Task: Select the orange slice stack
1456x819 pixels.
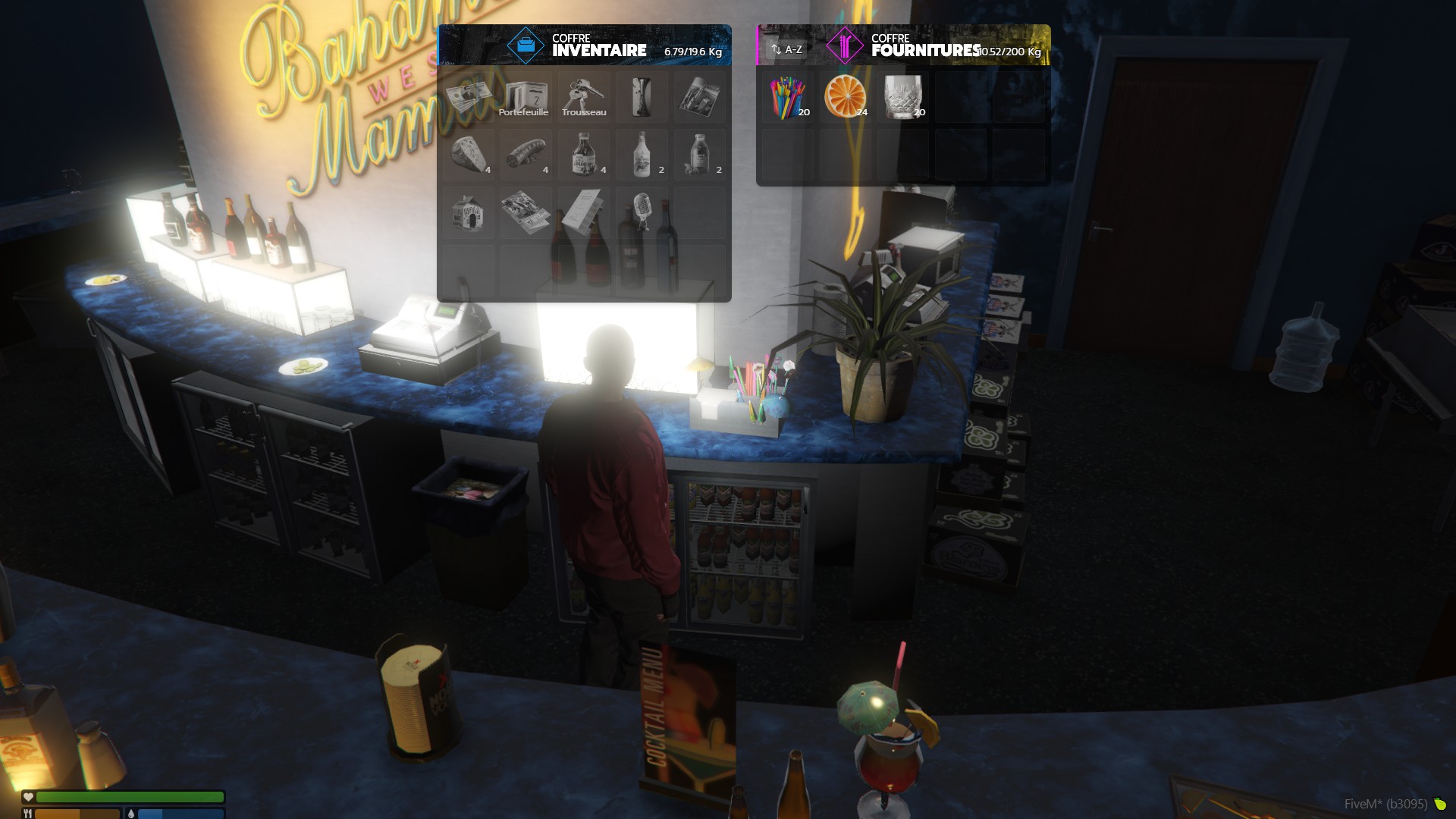Action: pos(846,97)
